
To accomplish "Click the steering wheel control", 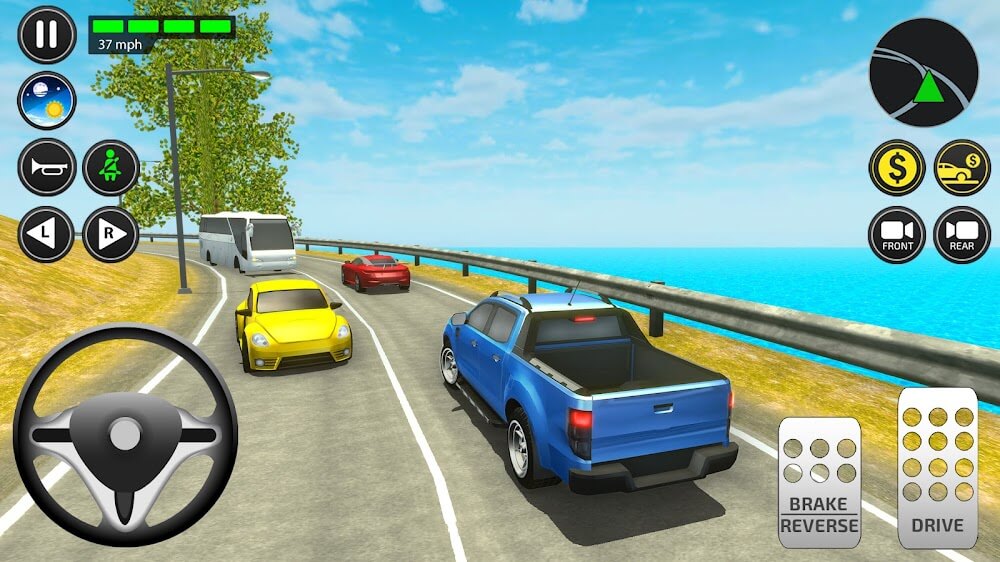I will pos(125,435).
